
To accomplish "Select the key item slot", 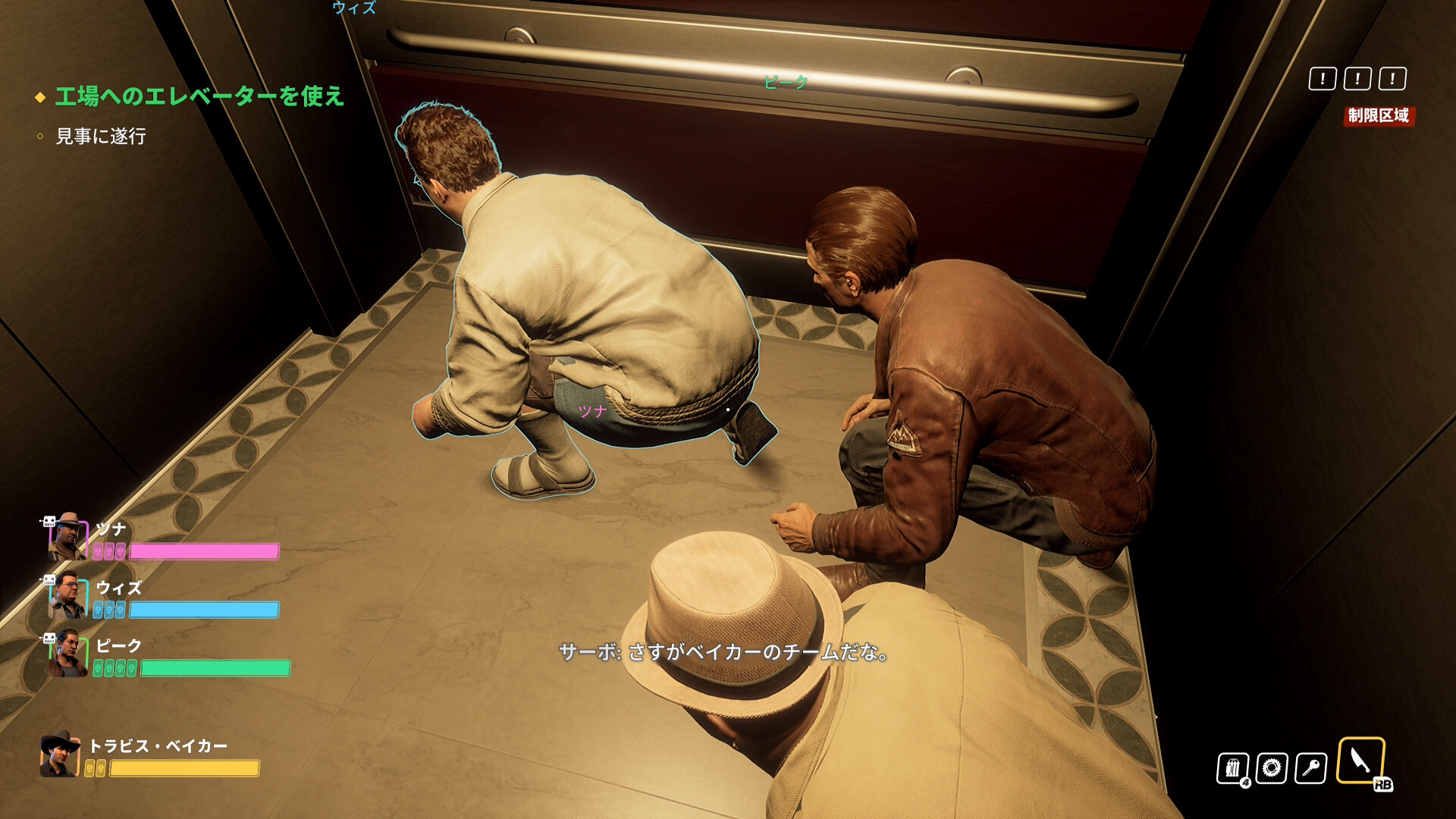I will 1311,768.
